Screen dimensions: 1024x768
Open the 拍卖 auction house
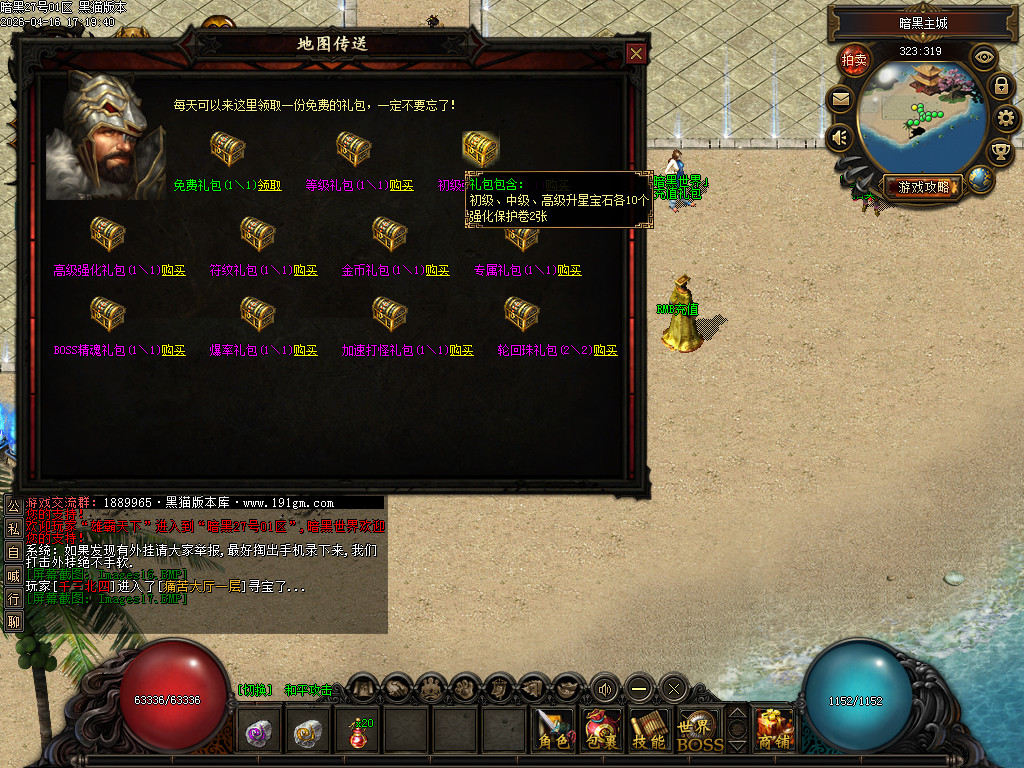point(854,60)
